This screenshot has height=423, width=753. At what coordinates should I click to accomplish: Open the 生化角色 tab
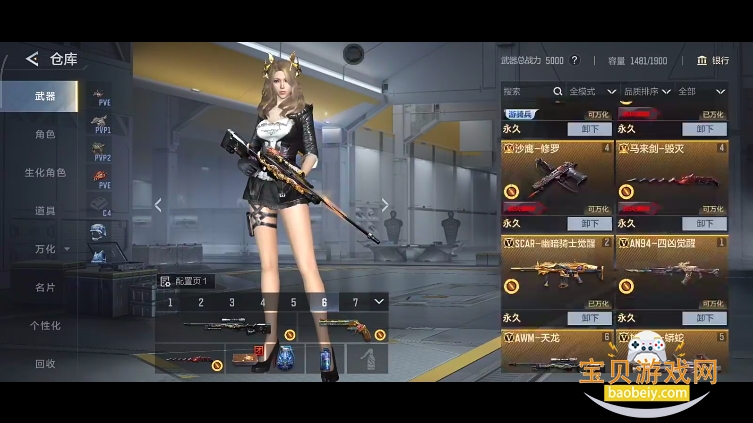[44, 172]
